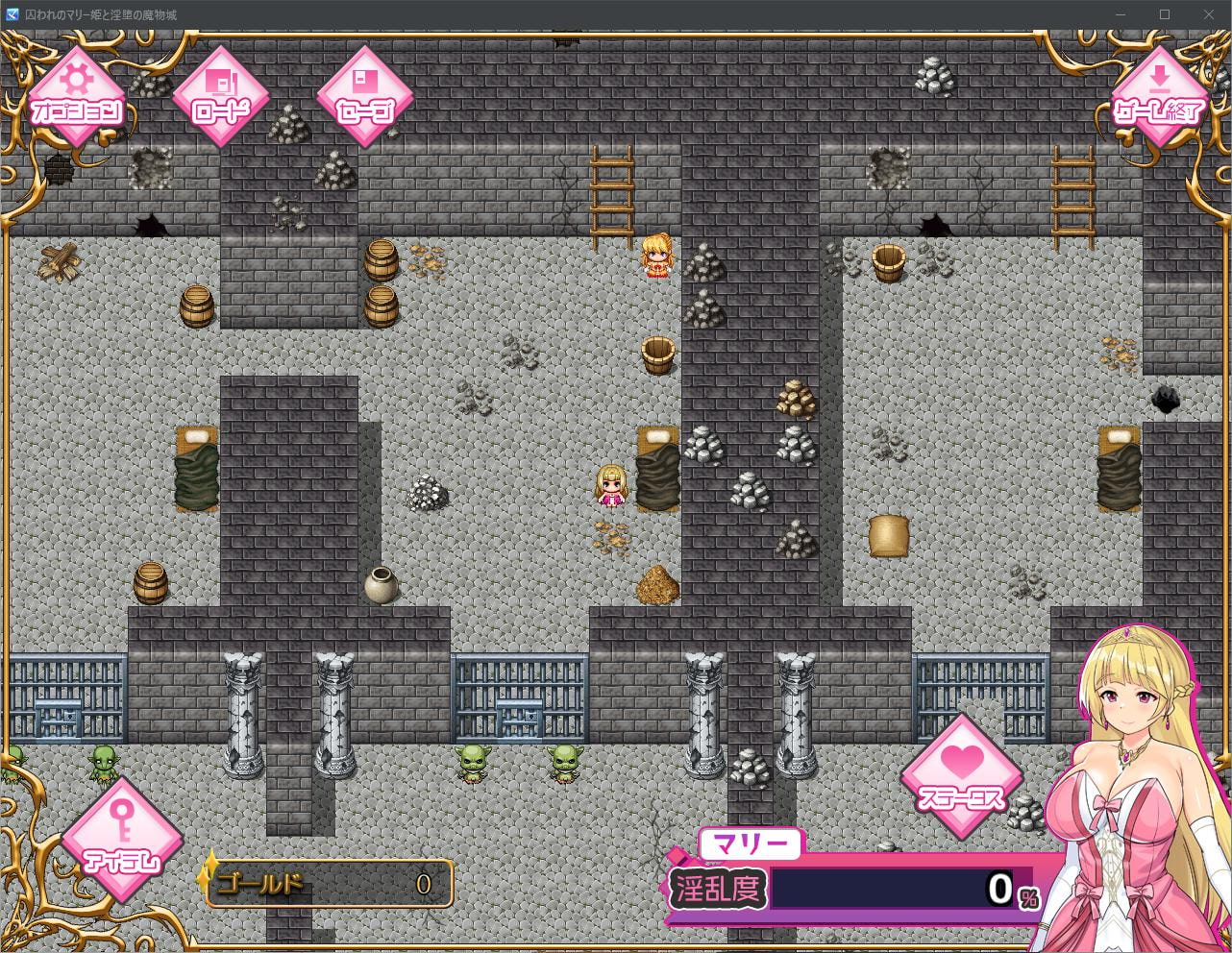Screen dimensions: 1232x953
Task: Minimize the game window
Action: (x=1121, y=14)
